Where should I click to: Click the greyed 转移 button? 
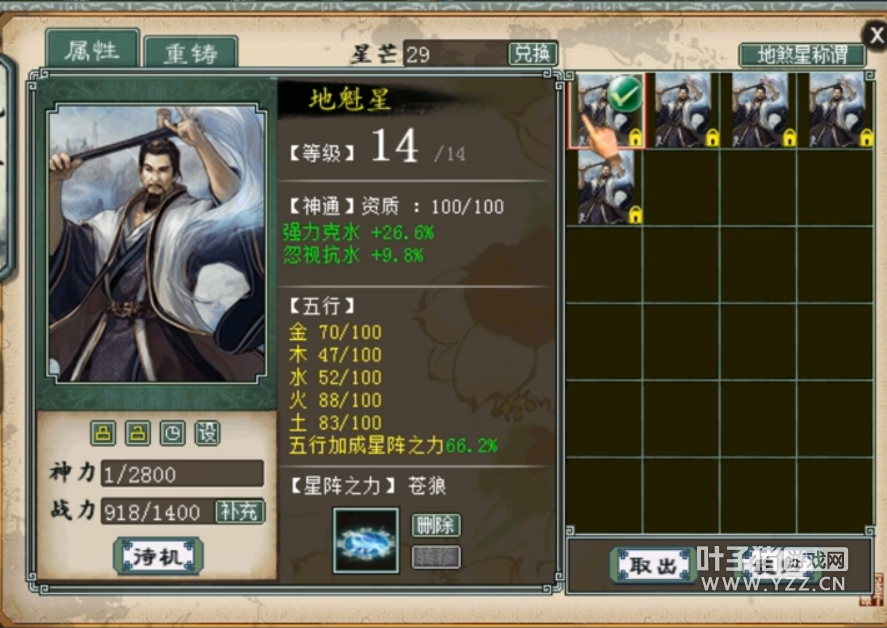[435, 556]
